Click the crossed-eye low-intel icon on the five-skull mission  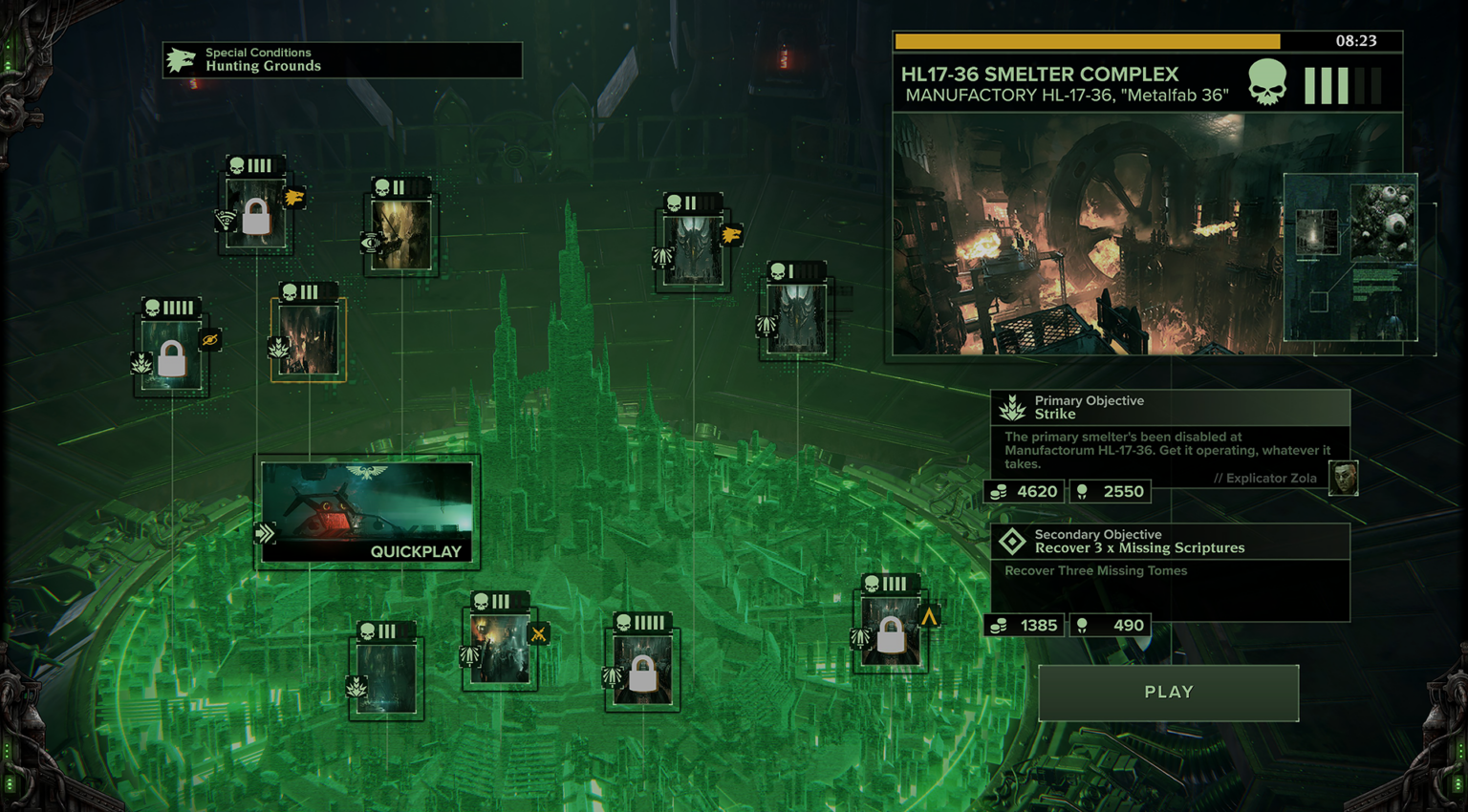(x=211, y=339)
